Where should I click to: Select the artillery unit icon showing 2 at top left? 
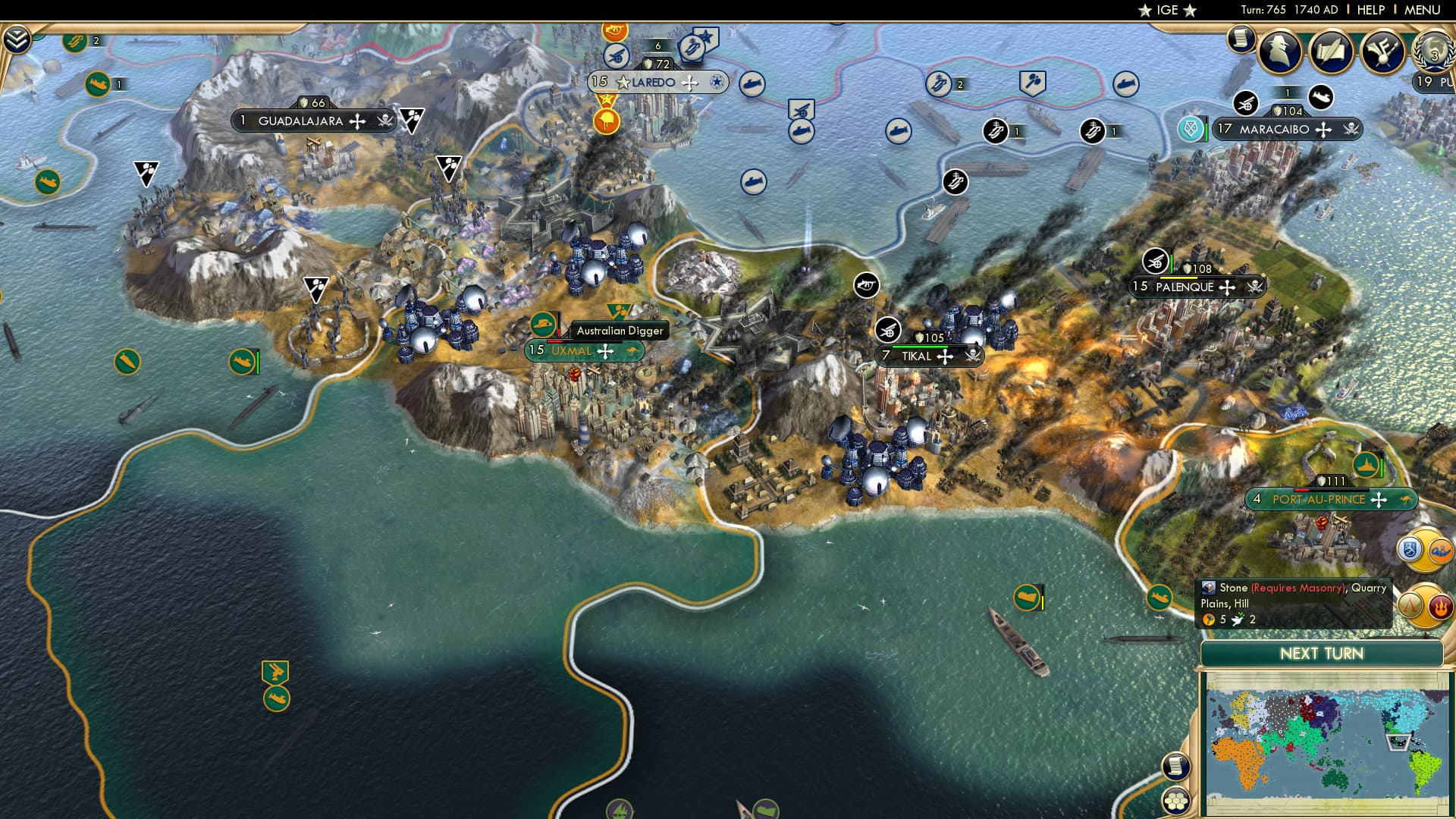point(75,42)
